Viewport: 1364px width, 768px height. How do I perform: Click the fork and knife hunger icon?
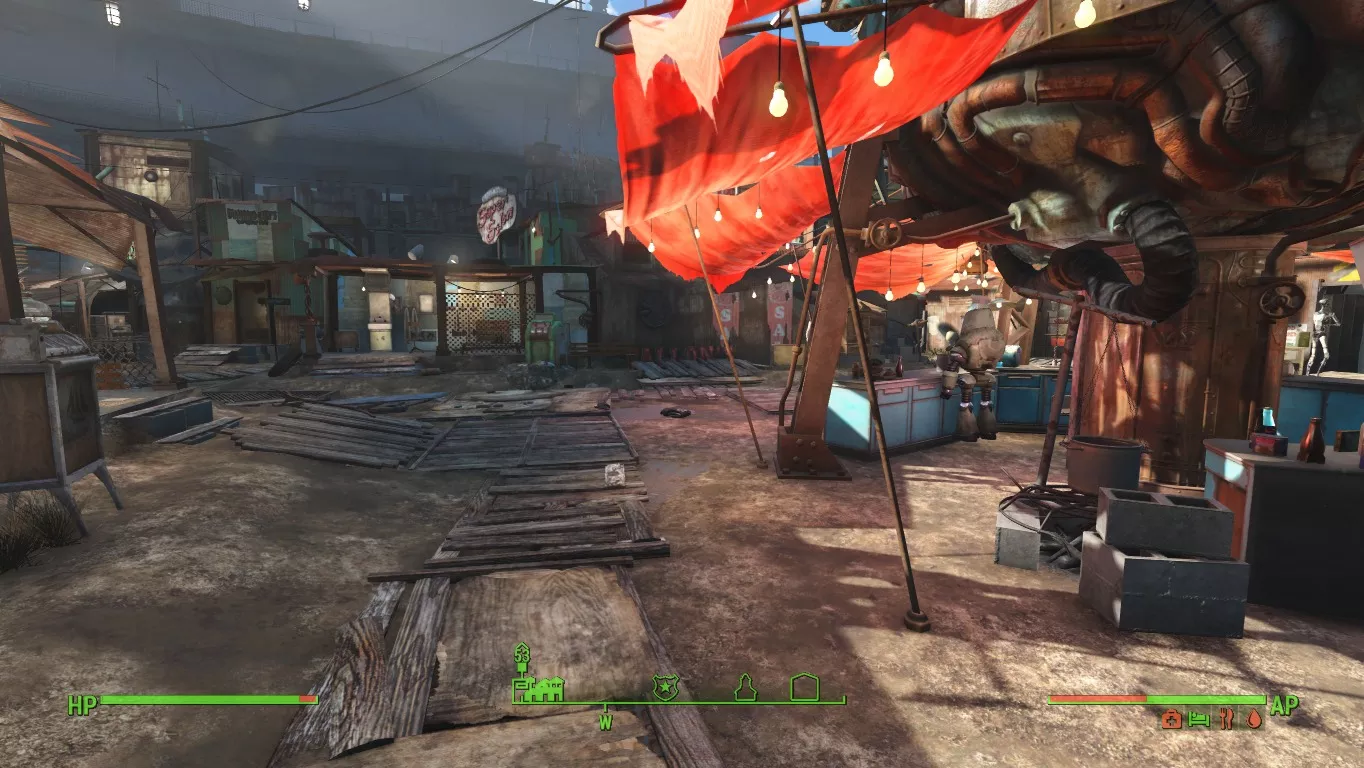point(1225,718)
